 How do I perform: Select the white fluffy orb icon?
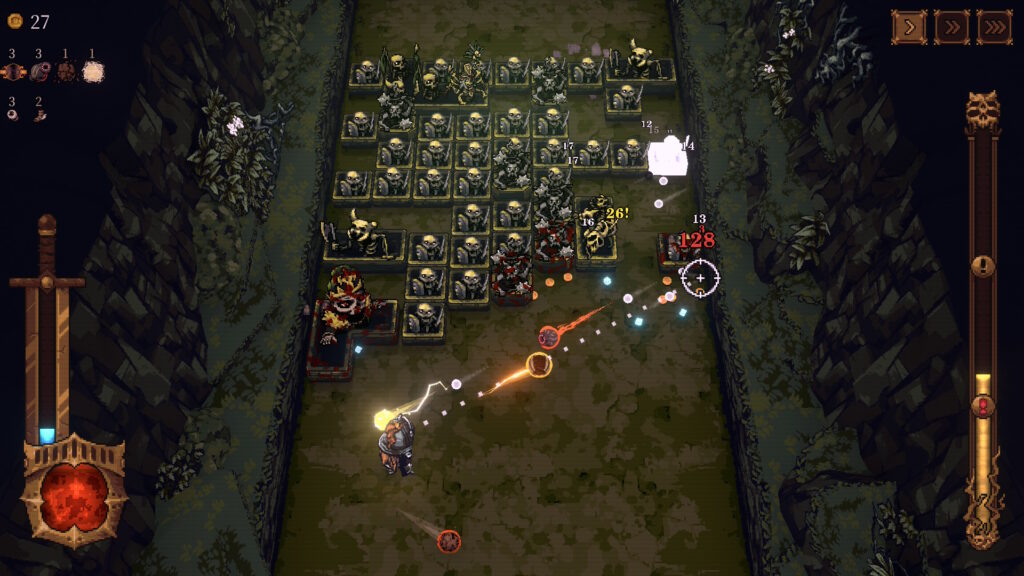(93, 71)
